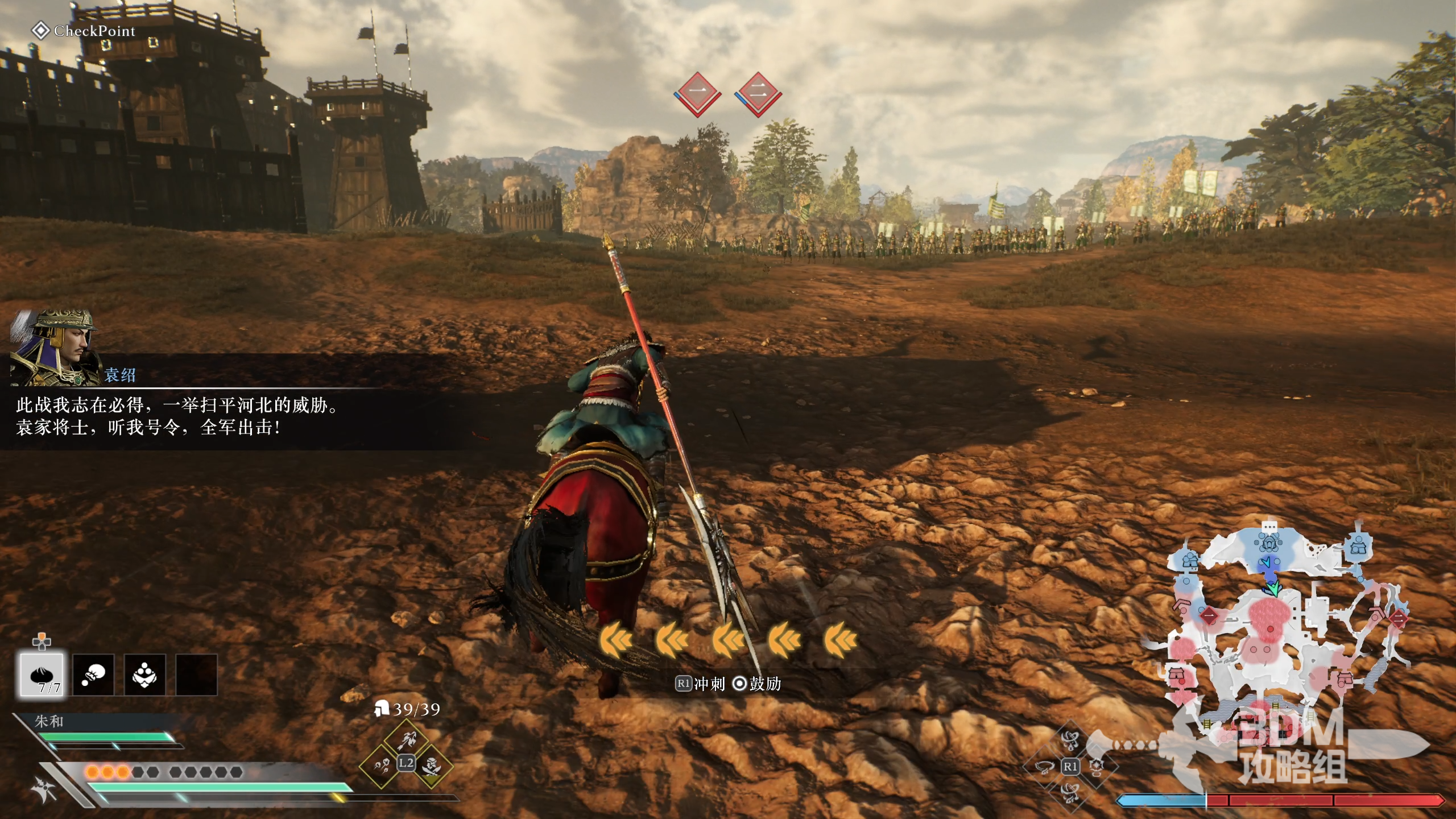Select the floating objective marker 二

[758, 93]
